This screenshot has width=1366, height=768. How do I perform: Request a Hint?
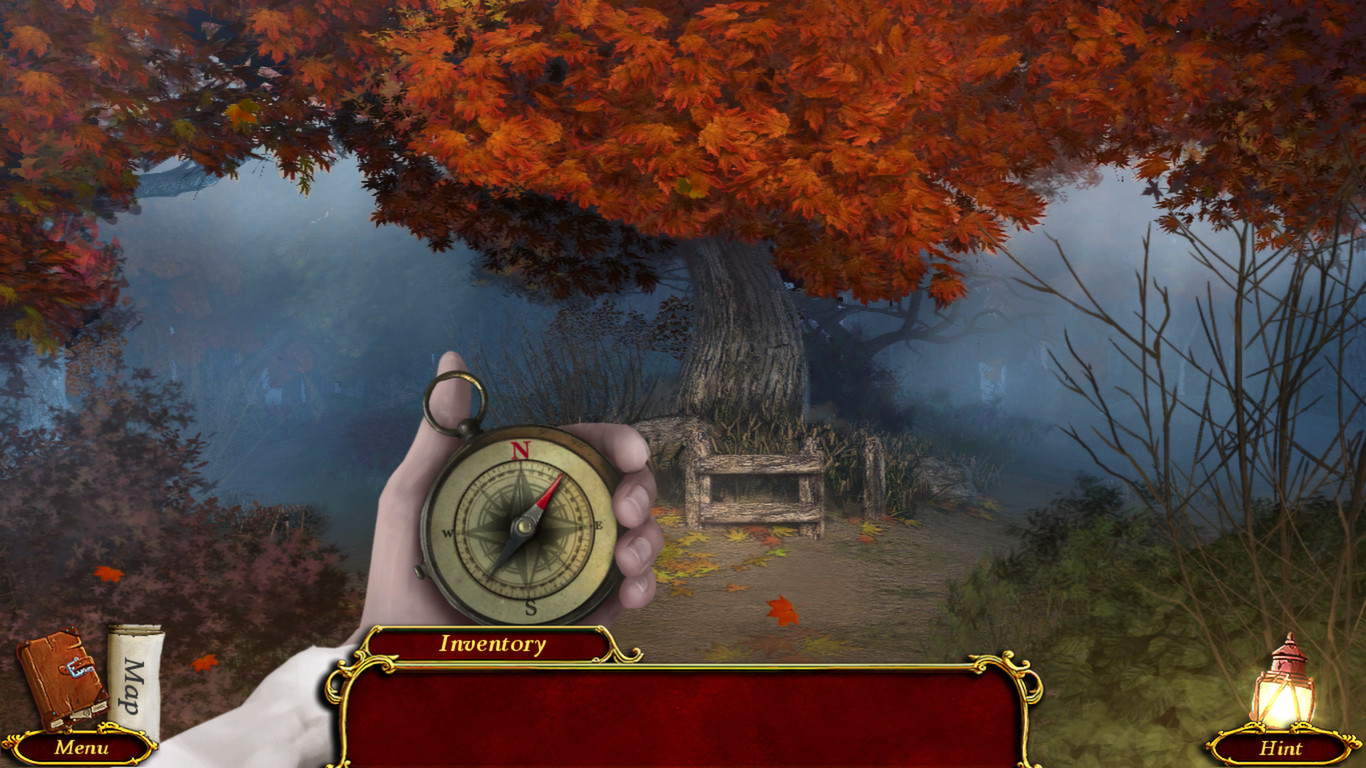tap(1283, 748)
